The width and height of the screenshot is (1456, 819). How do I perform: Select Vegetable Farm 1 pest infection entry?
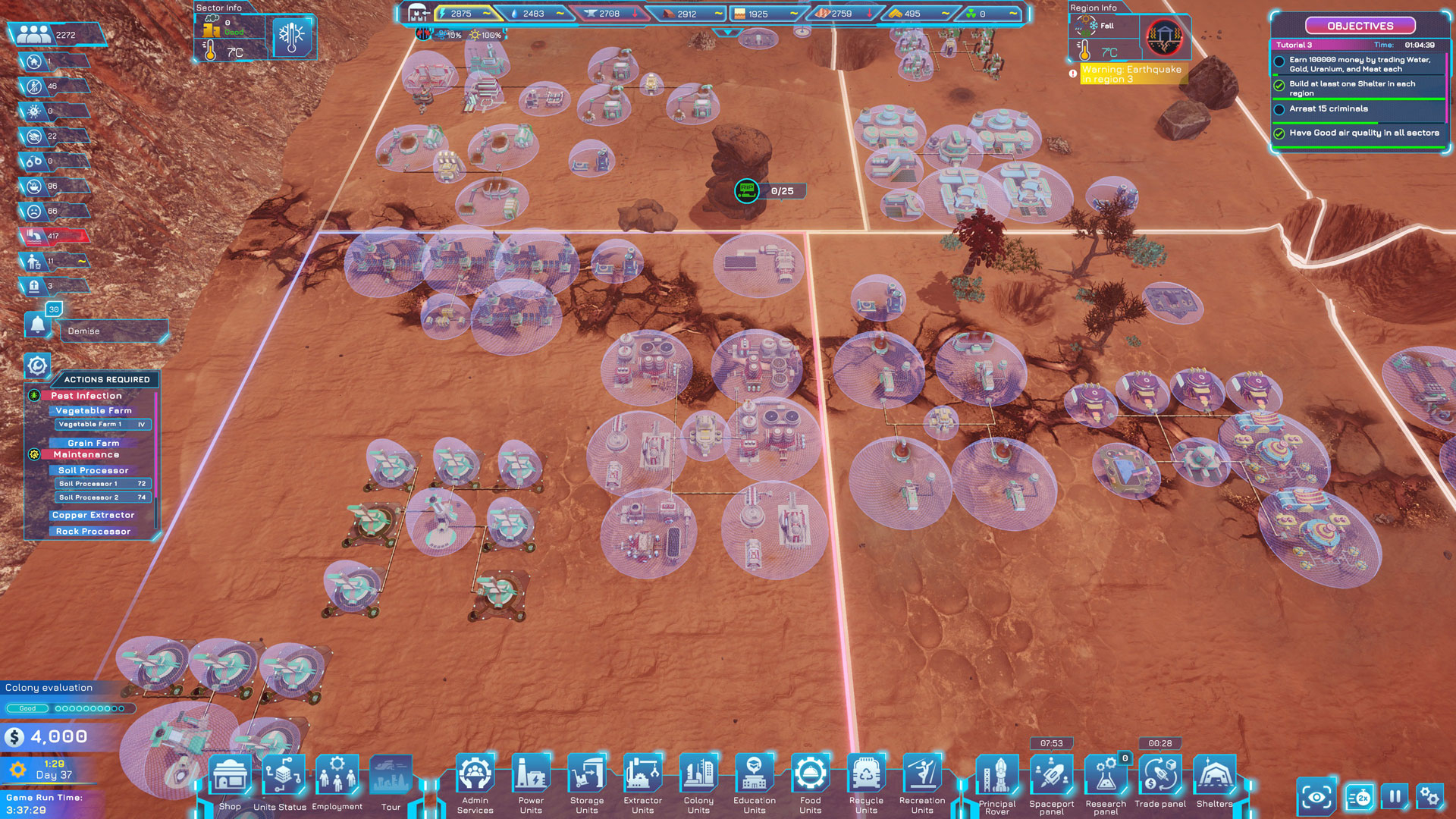102,425
